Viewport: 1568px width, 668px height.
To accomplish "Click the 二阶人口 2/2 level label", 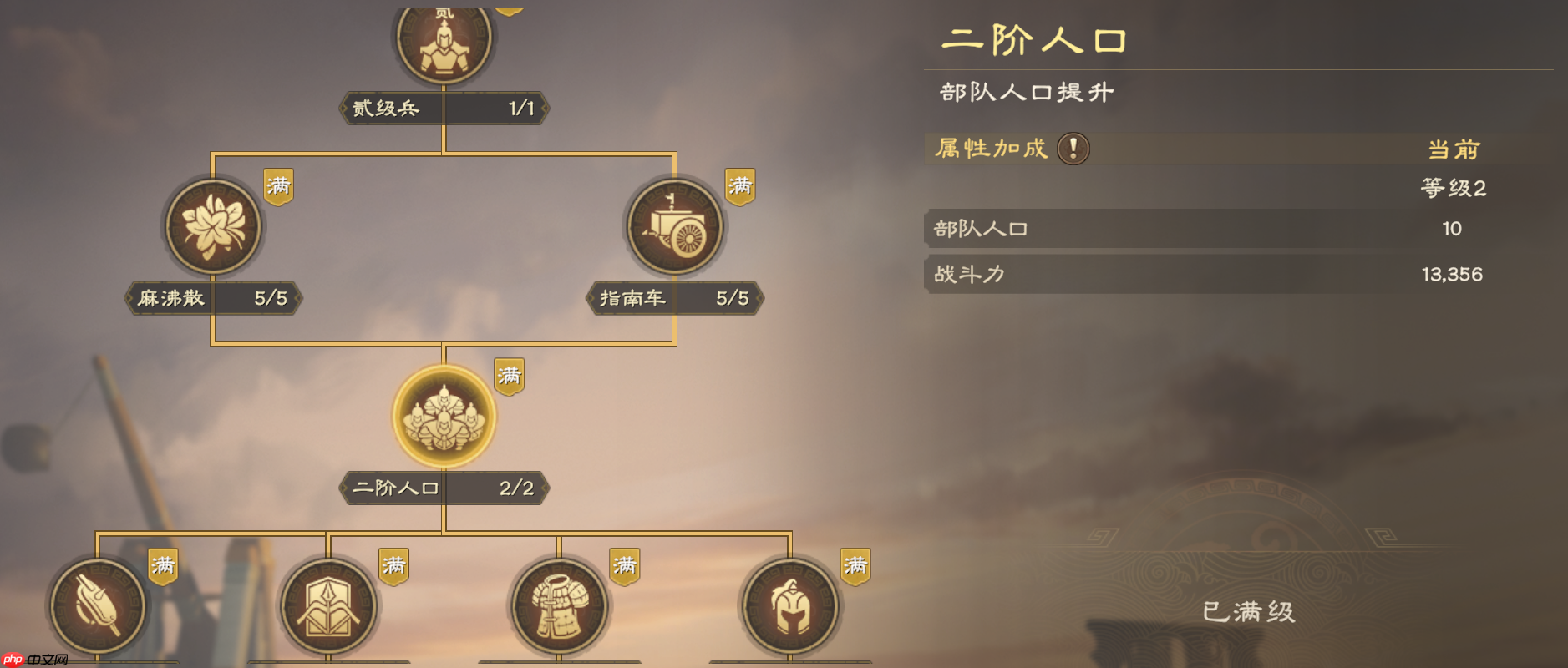I will click(443, 488).
